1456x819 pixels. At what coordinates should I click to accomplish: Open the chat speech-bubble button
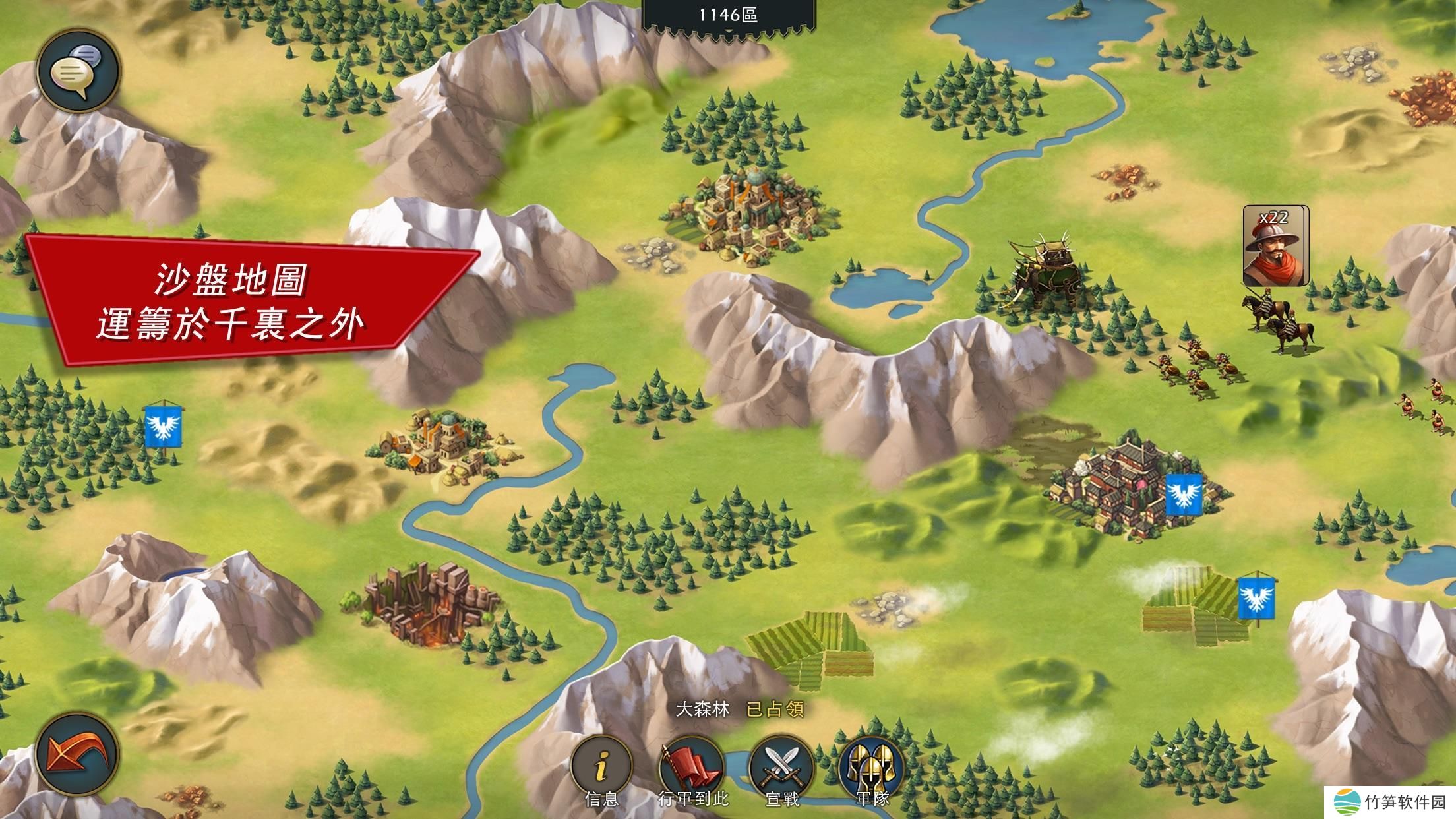pyautogui.click(x=77, y=71)
